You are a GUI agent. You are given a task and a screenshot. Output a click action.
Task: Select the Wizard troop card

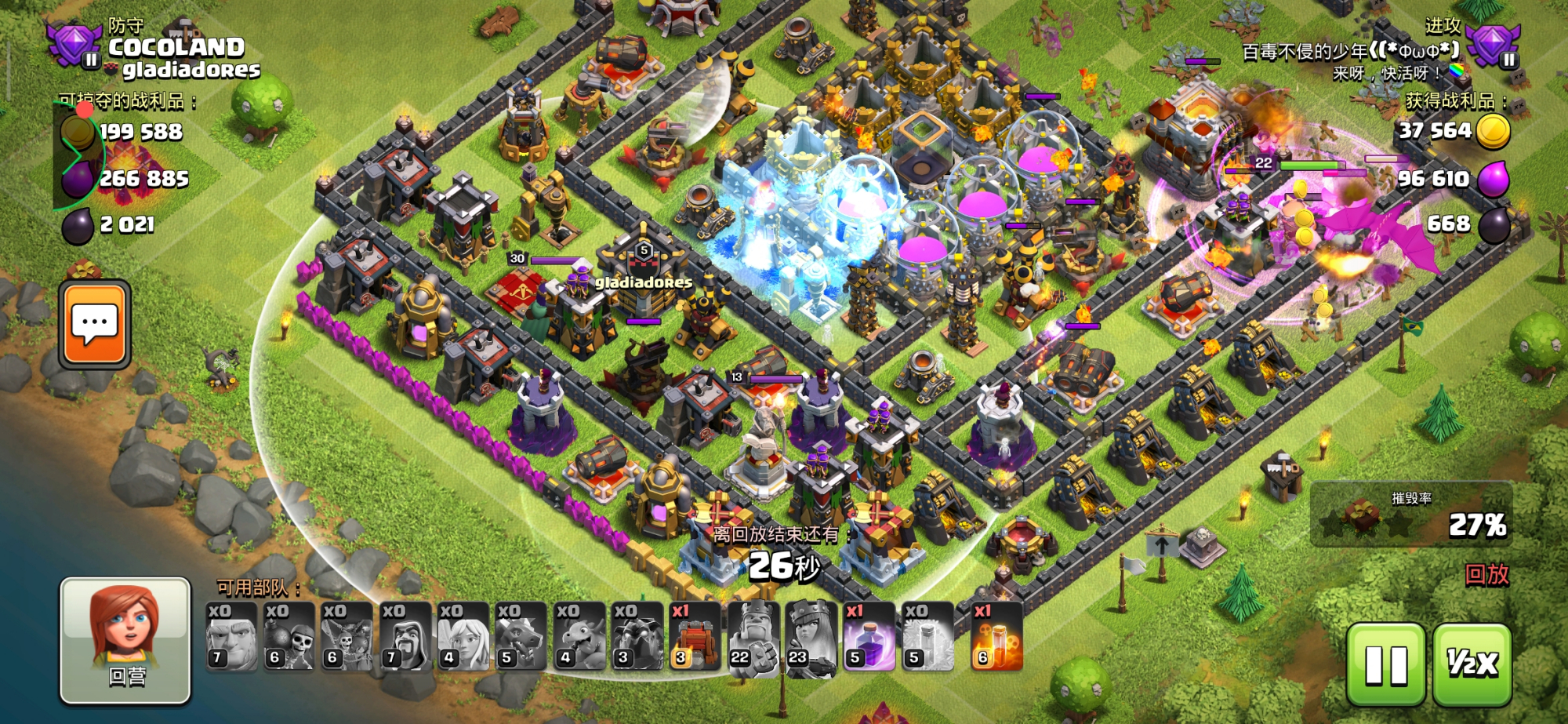pos(405,636)
